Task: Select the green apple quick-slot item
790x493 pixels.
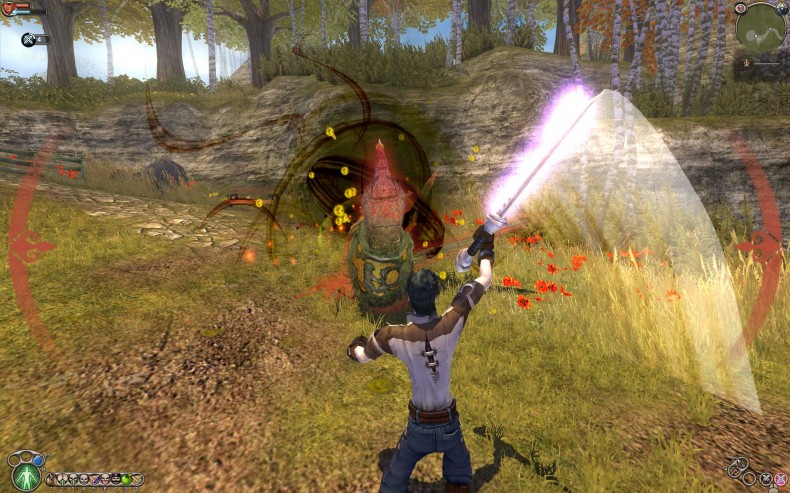Action: pyautogui.click(x=126, y=479)
